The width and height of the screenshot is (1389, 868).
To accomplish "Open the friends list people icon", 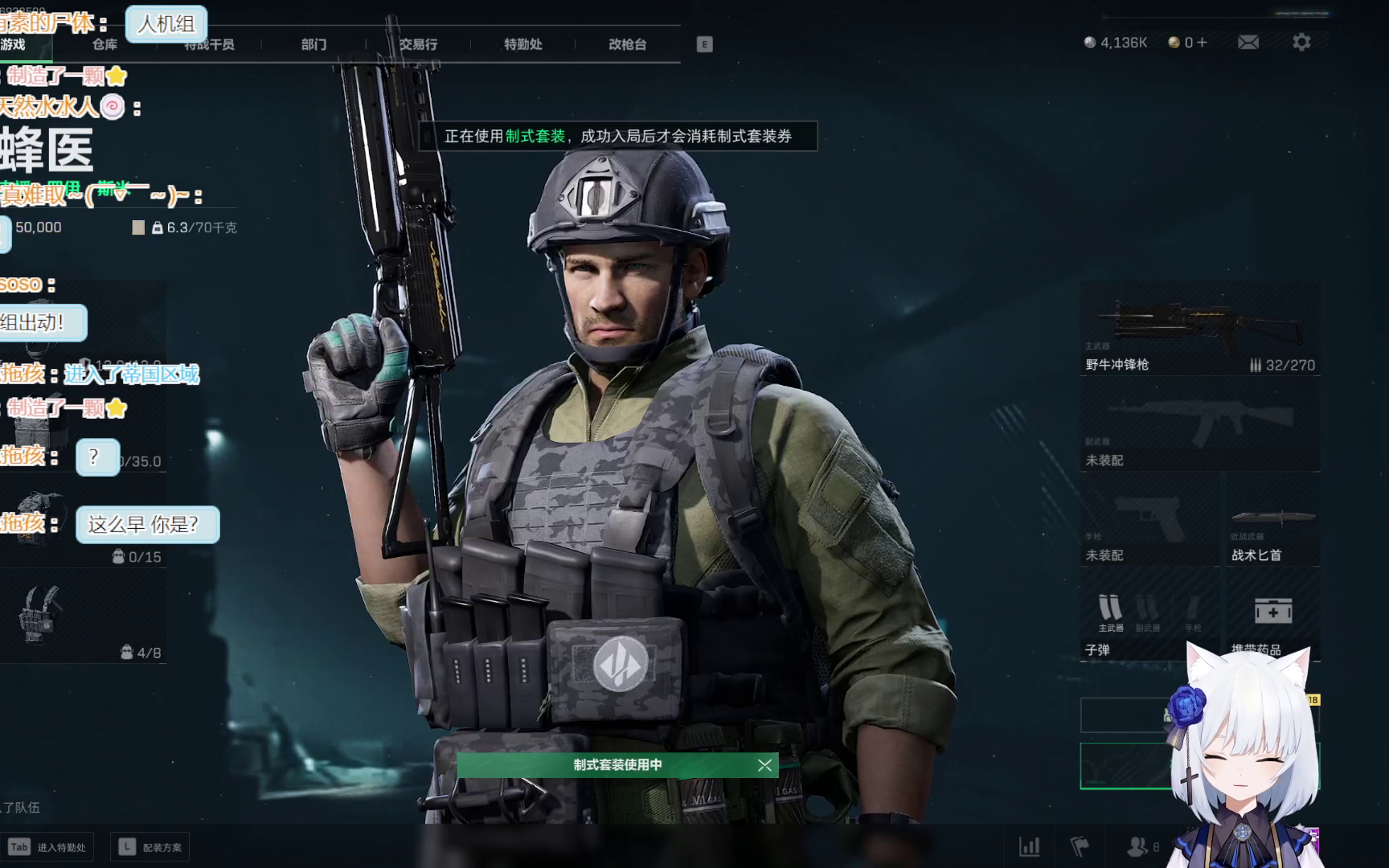I will 1137,846.
